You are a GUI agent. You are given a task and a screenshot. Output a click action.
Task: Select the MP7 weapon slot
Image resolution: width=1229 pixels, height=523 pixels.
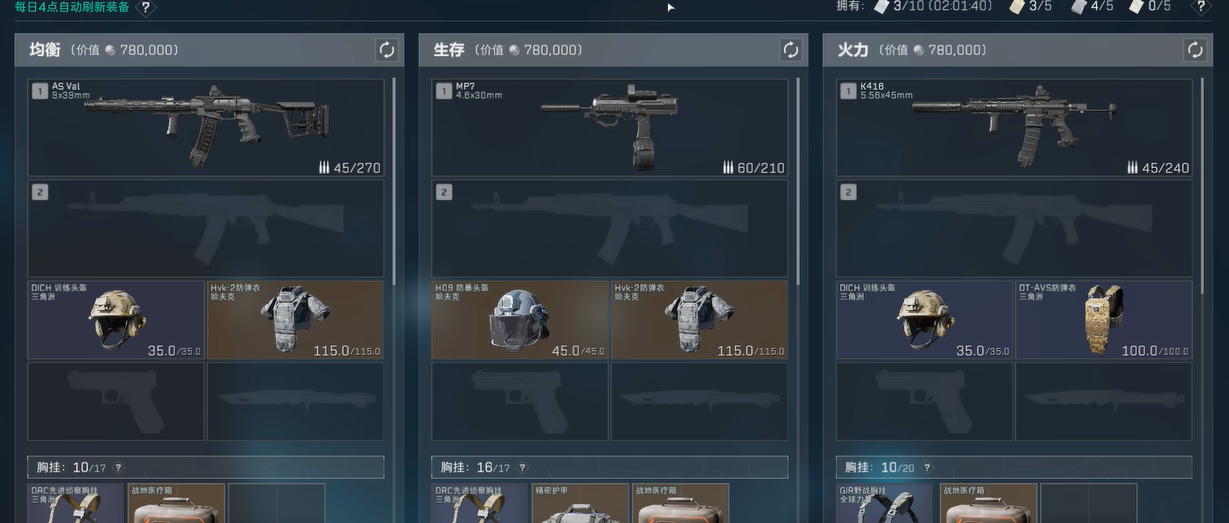pos(609,127)
